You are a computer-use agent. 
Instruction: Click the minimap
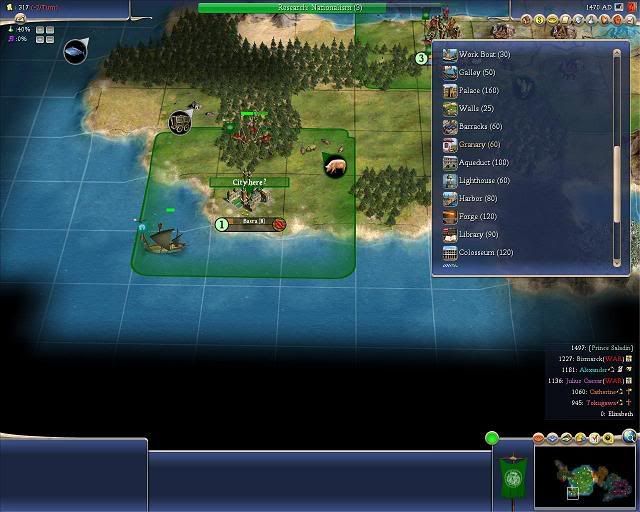(585, 472)
